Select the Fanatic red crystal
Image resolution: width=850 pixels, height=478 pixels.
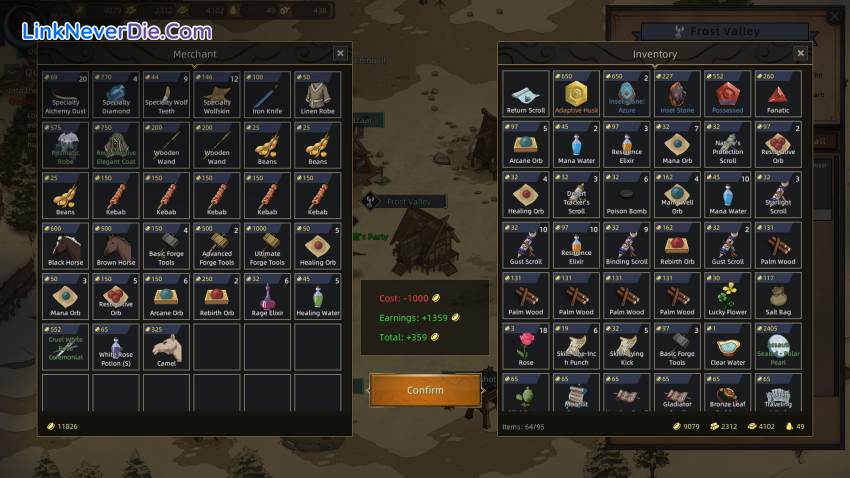(x=777, y=95)
